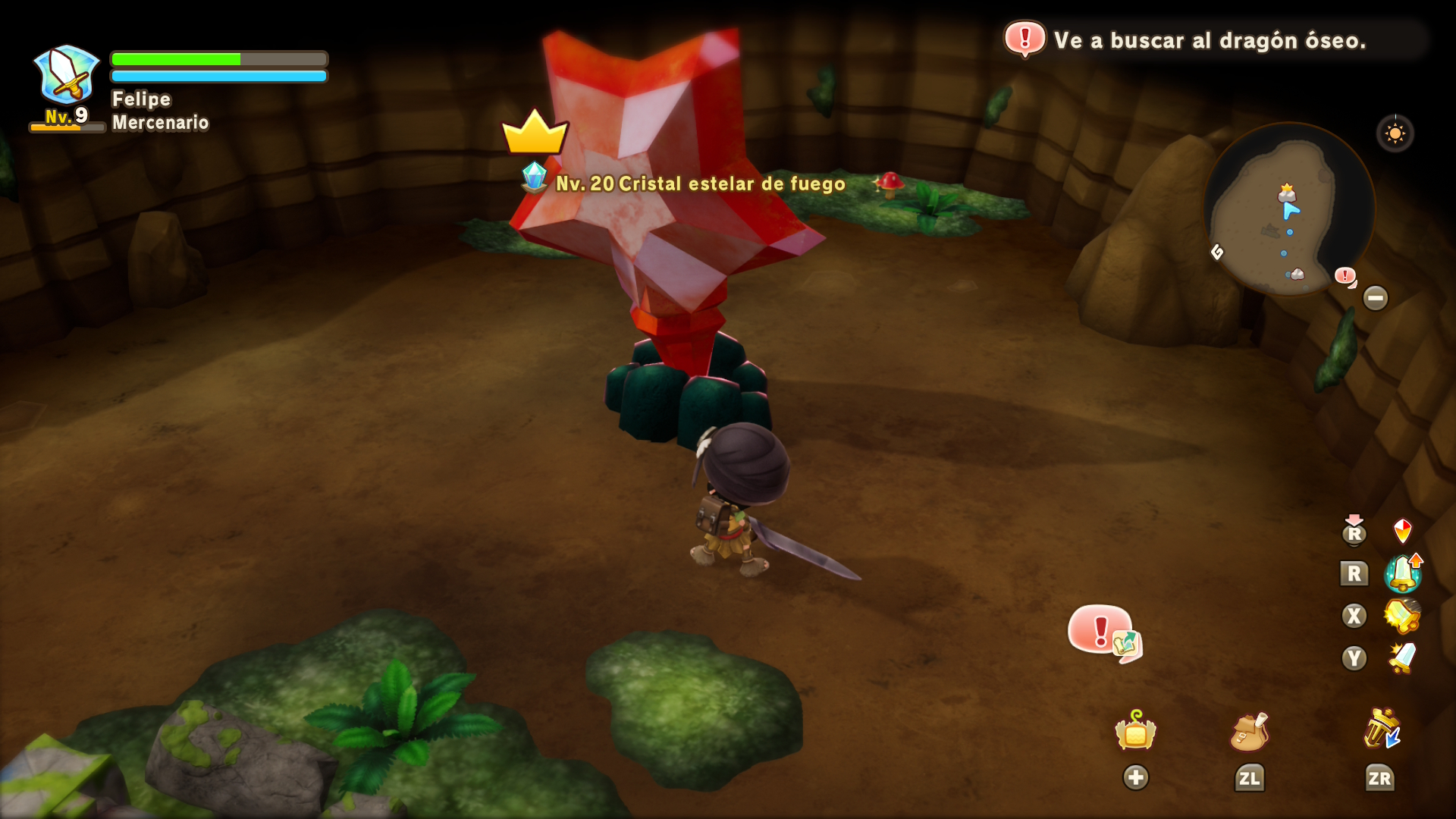Select the blue crystal icon beside Cristal estelar
The image size is (1456, 819).
pyautogui.click(x=535, y=177)
